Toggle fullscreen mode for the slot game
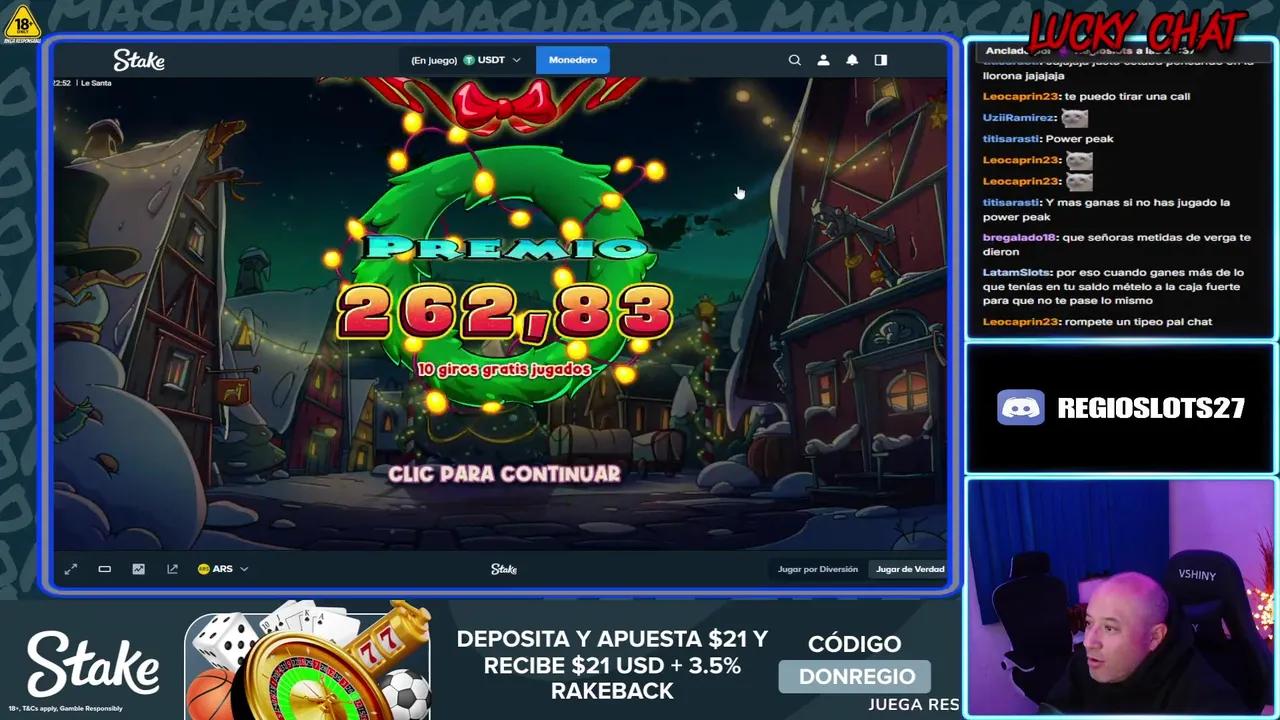 (70, 568)
